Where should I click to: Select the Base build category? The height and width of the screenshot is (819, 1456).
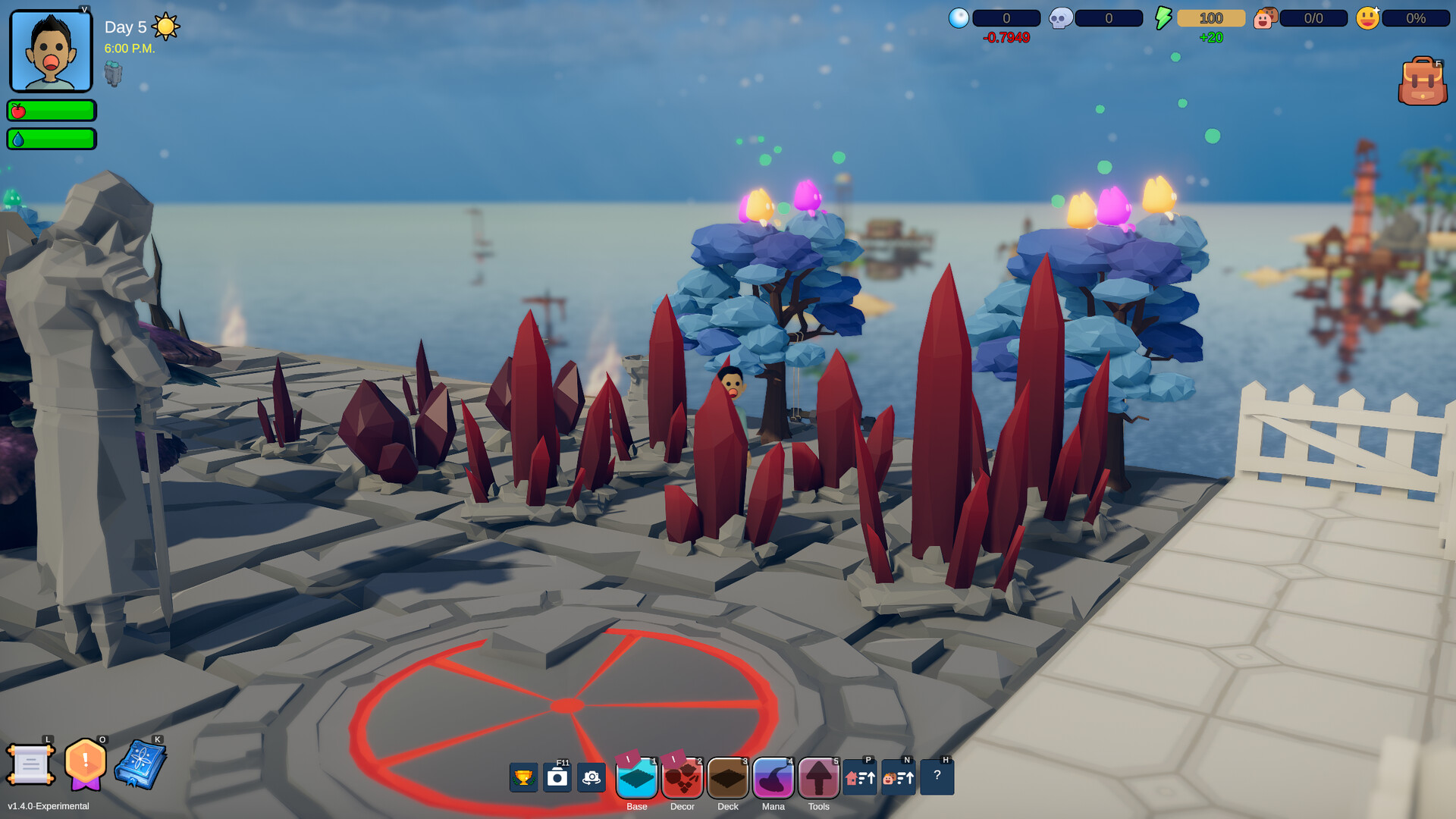tap(637, 778)
